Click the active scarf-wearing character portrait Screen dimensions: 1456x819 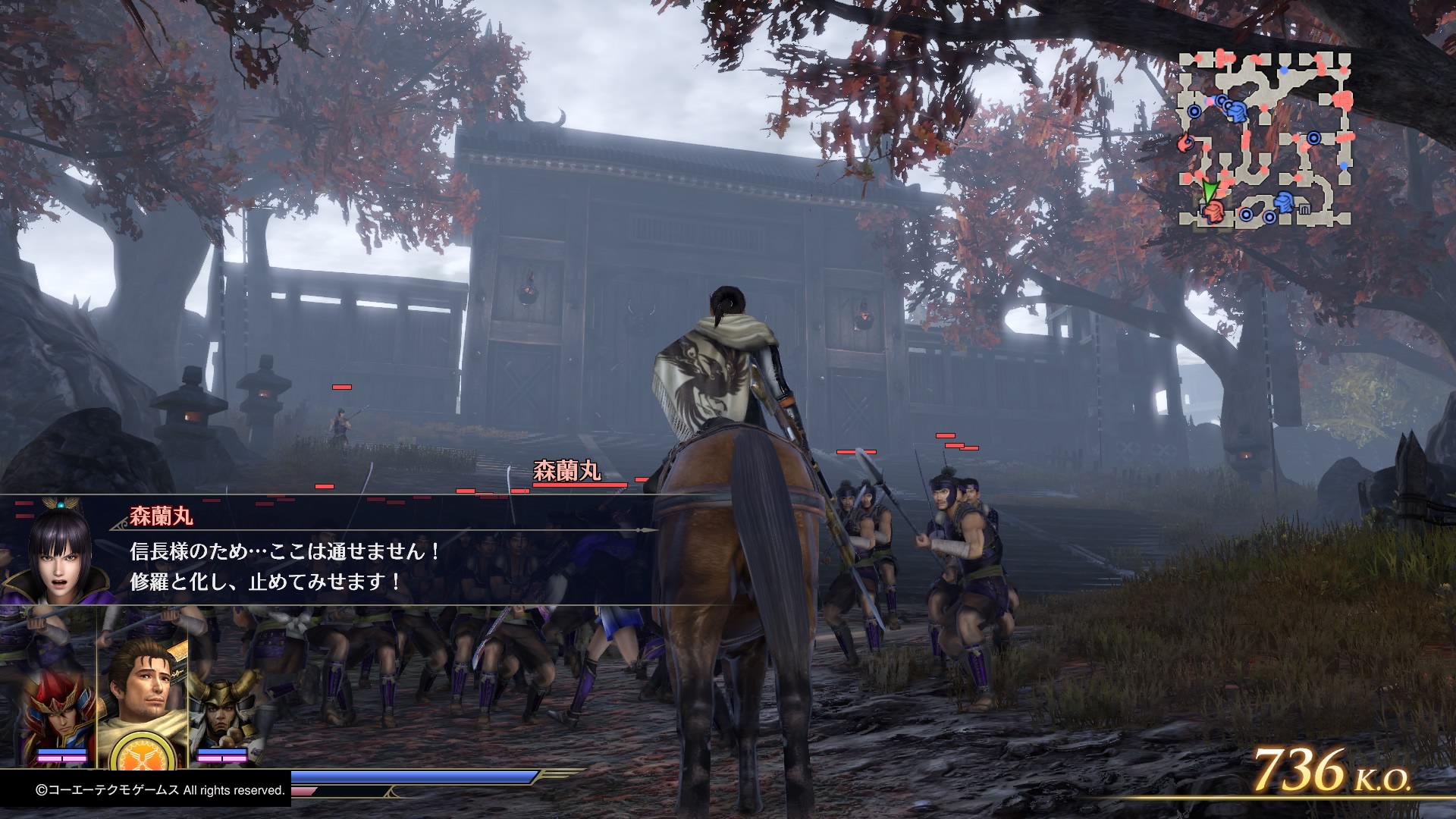tap(141, 683)
